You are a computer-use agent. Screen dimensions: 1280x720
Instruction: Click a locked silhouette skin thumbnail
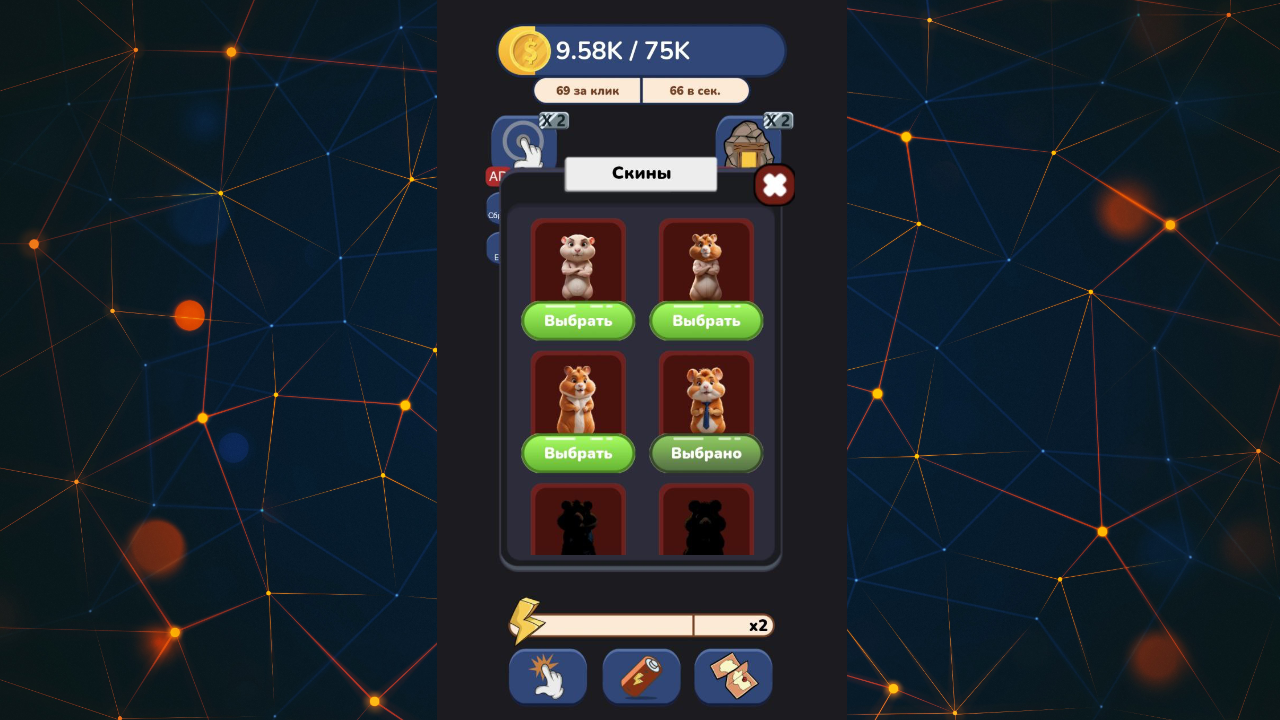point(578,520)
